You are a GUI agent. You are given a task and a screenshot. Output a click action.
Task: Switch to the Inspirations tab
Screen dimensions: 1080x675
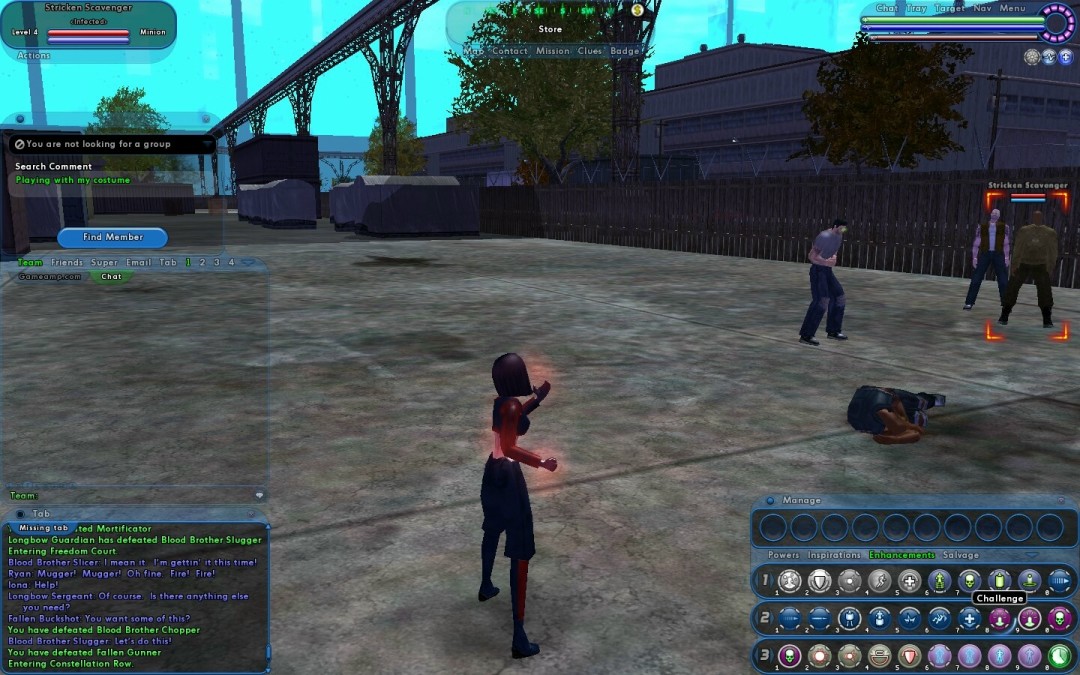pos(834,555)
